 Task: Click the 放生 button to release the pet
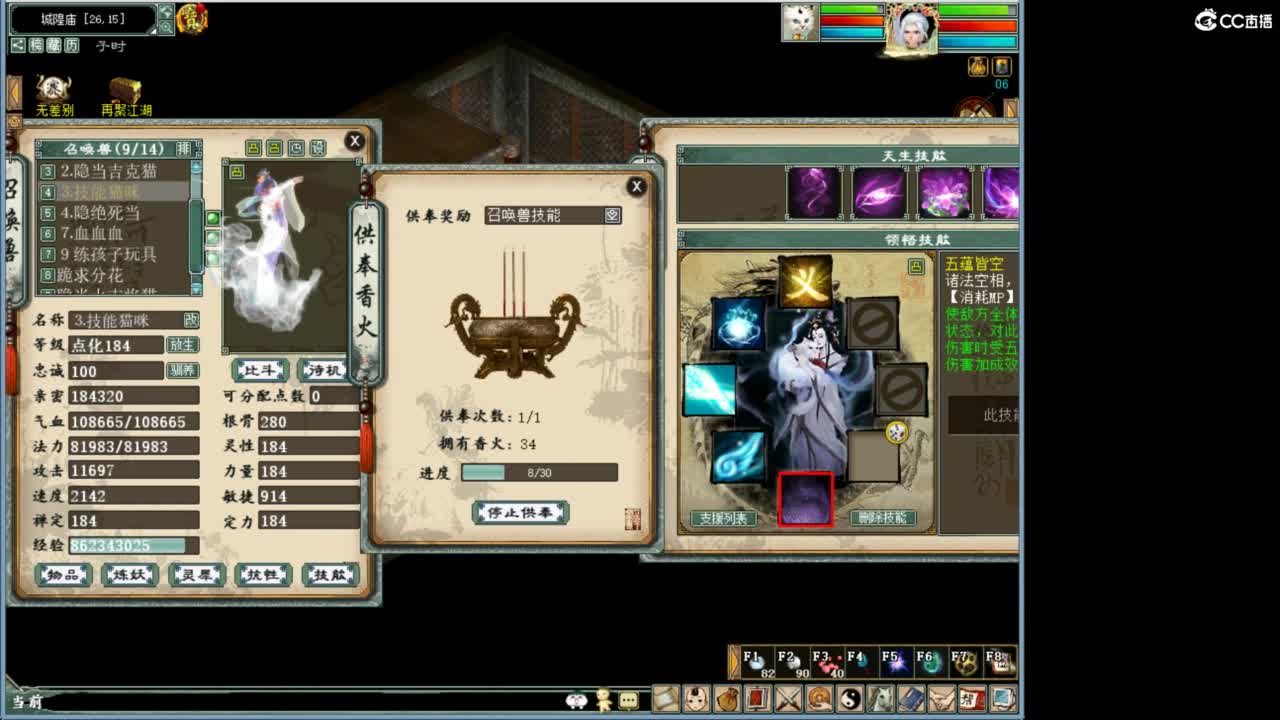coord(181,345)
